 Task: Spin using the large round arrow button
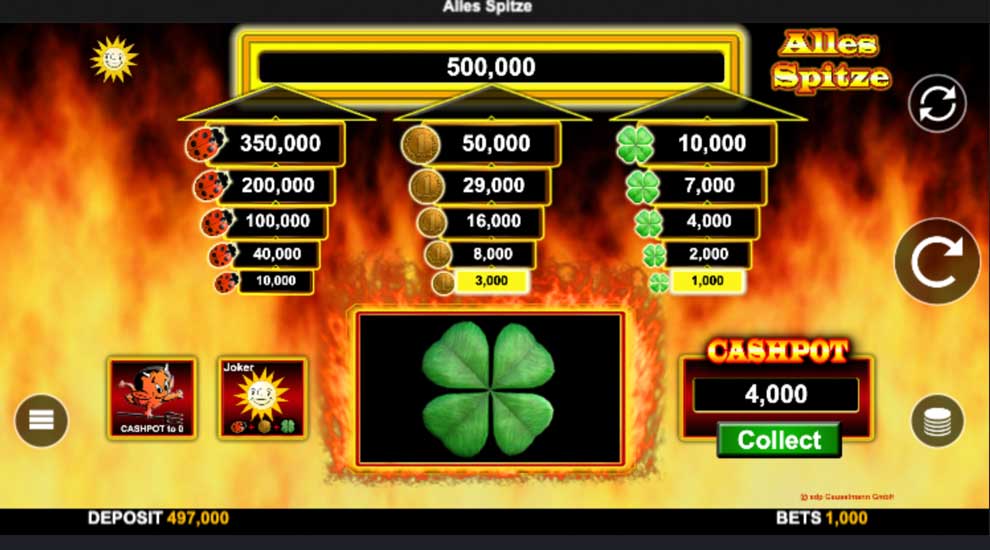coord(936,262)
